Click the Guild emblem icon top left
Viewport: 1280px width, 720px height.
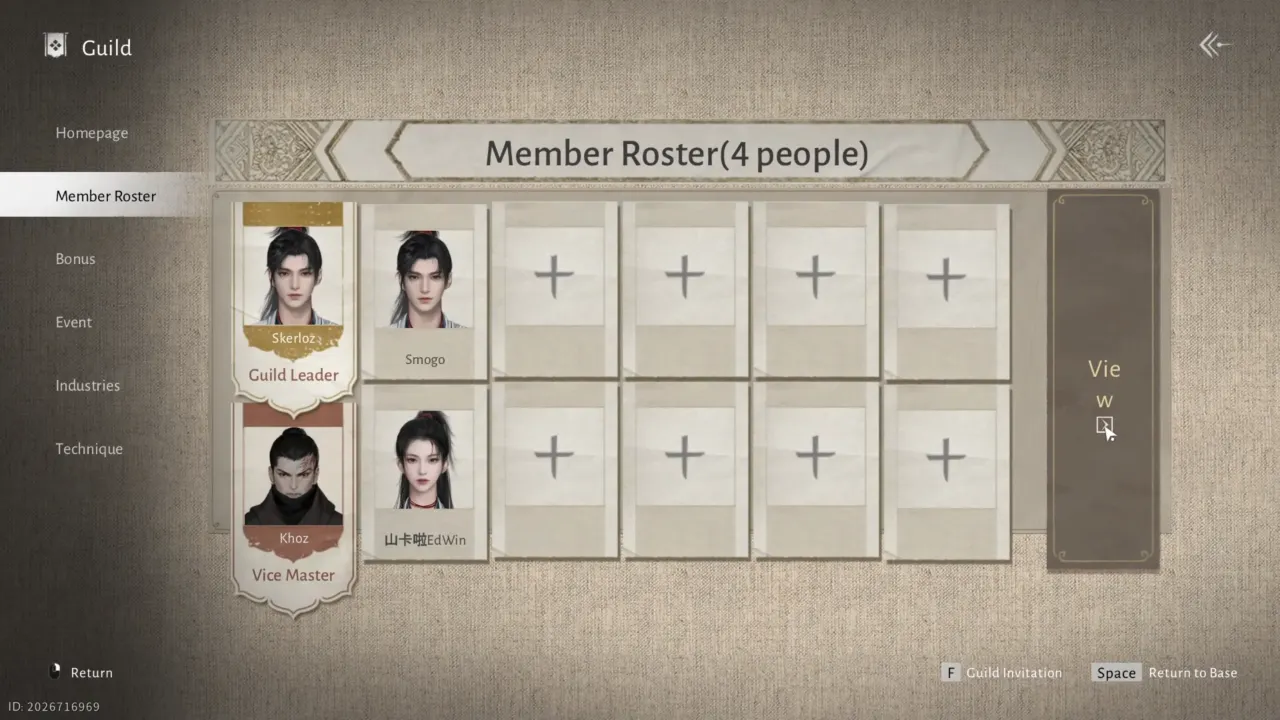(55, 45)
